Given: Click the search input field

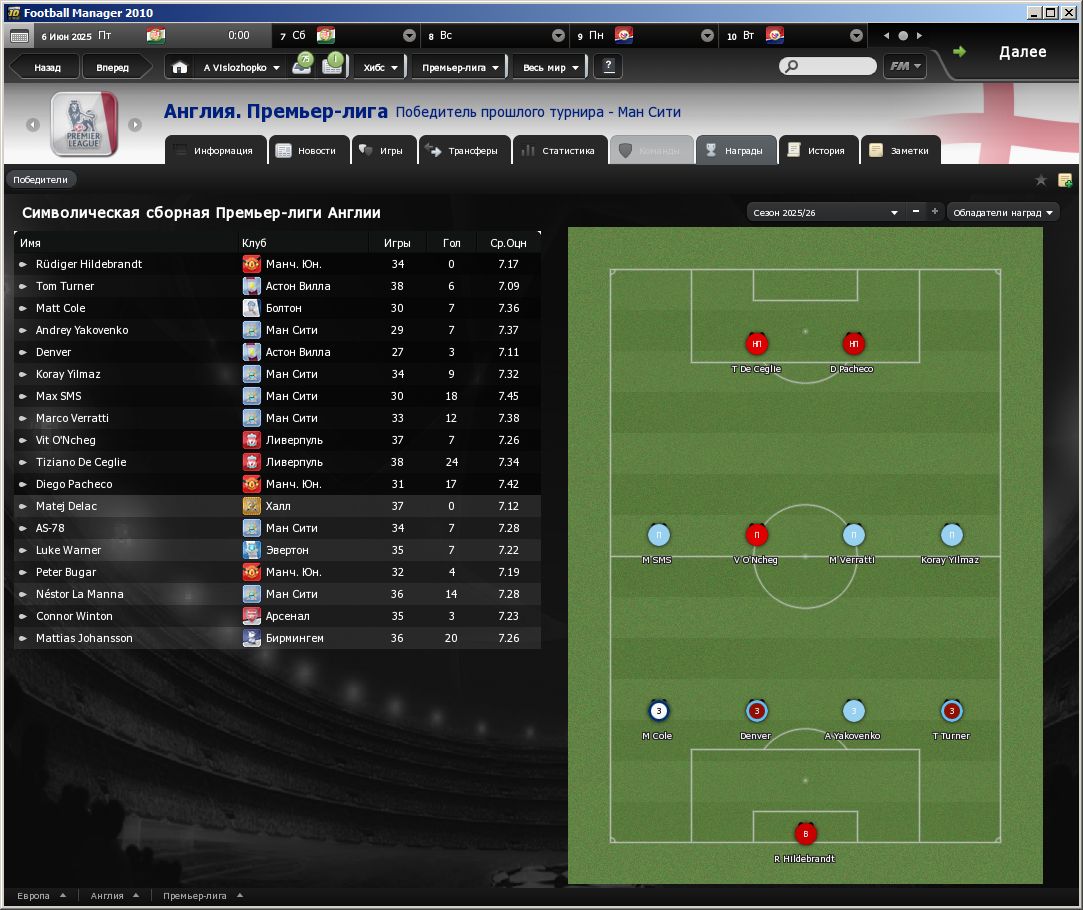Looking at the screenshot, I should click(834, 67).
